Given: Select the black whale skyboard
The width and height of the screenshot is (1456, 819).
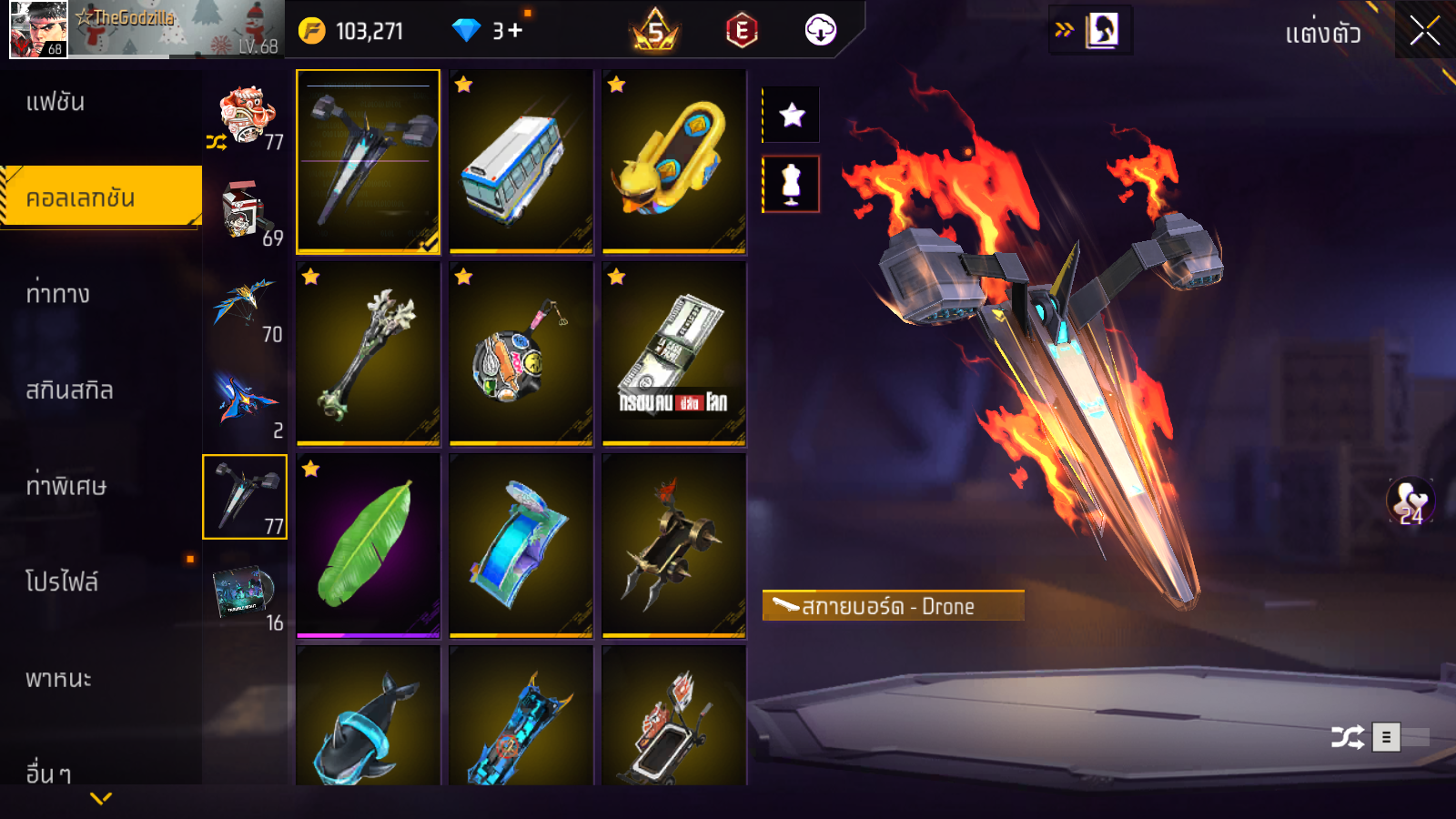Looking at the screenshot, I should [368, 719].
